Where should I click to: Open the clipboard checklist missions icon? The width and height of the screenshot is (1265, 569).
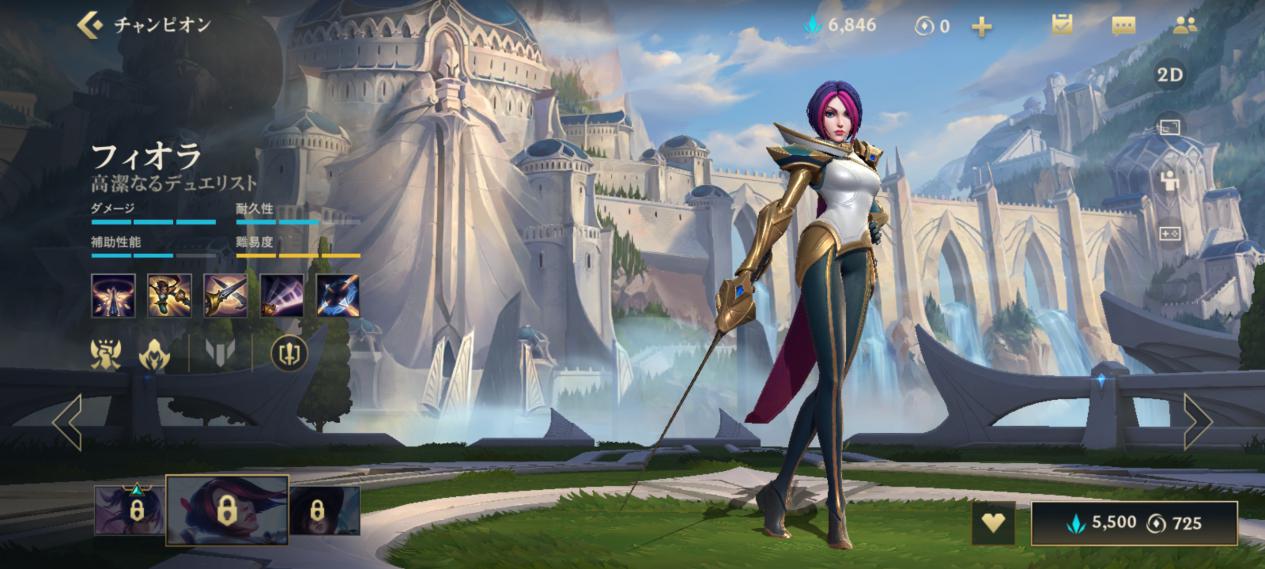point(1062,25)
